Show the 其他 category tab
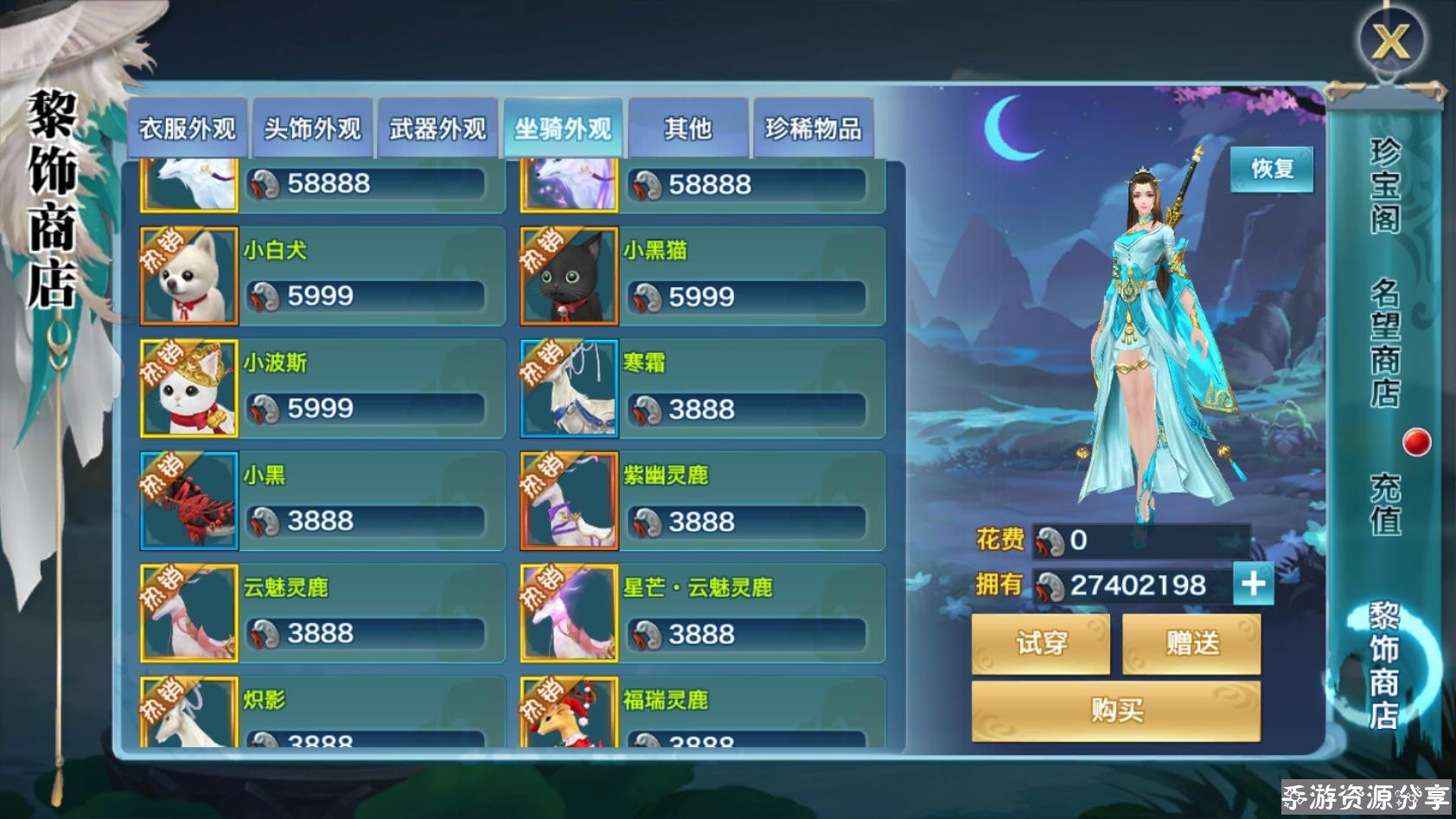 pyautogui.click(x=687, y=129)
